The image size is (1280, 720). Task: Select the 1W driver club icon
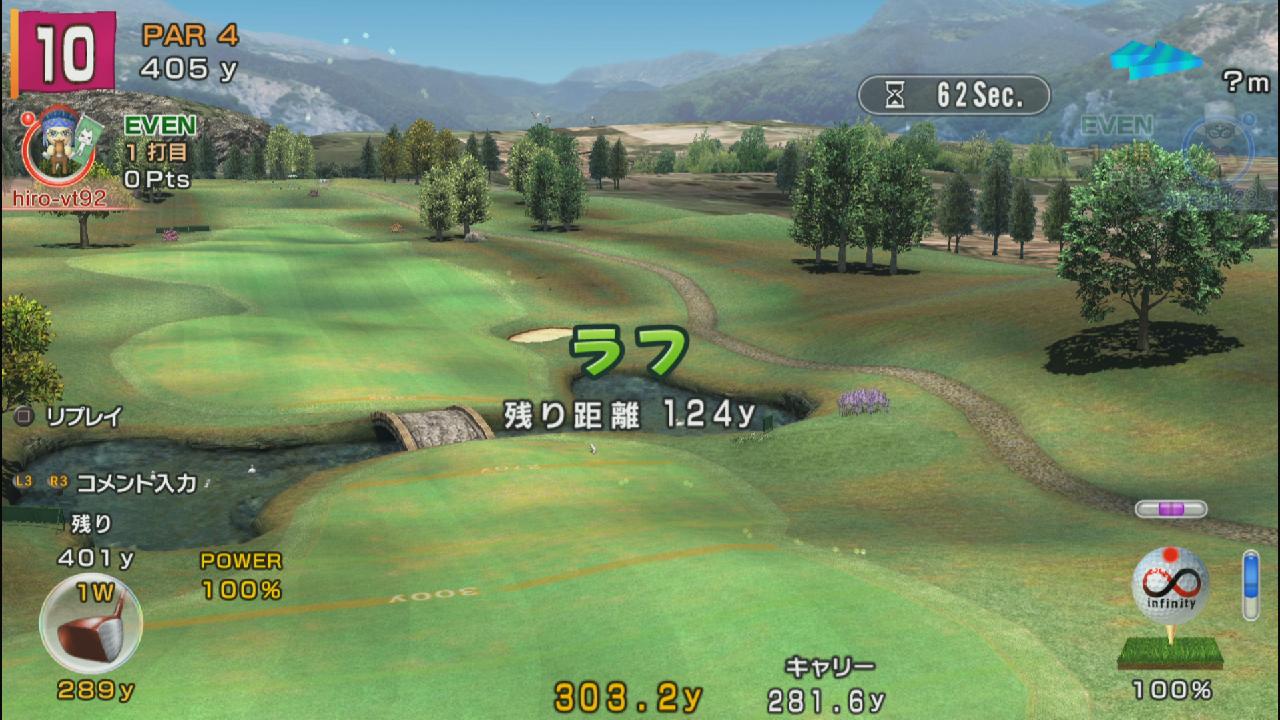click(x=90, y=624)
